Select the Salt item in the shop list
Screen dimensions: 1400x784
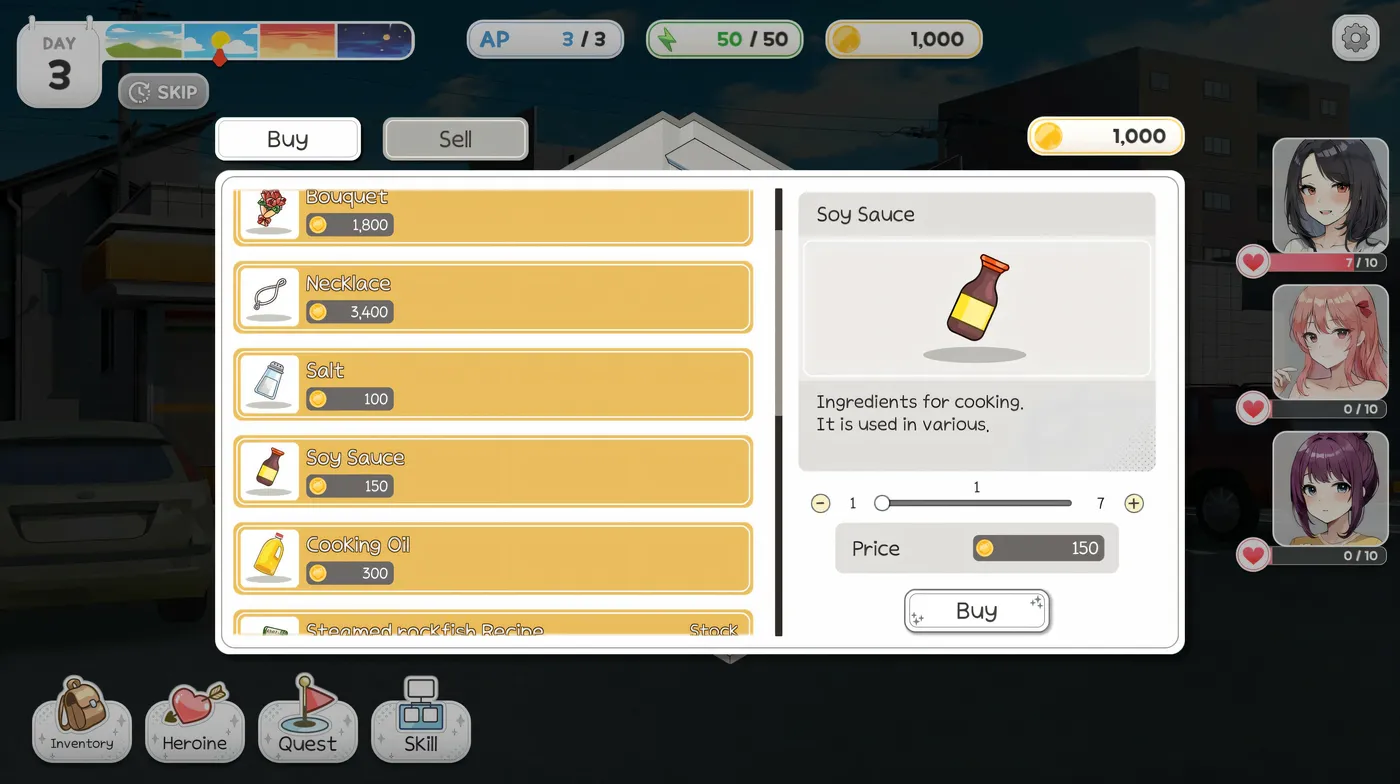click(493, 384)
